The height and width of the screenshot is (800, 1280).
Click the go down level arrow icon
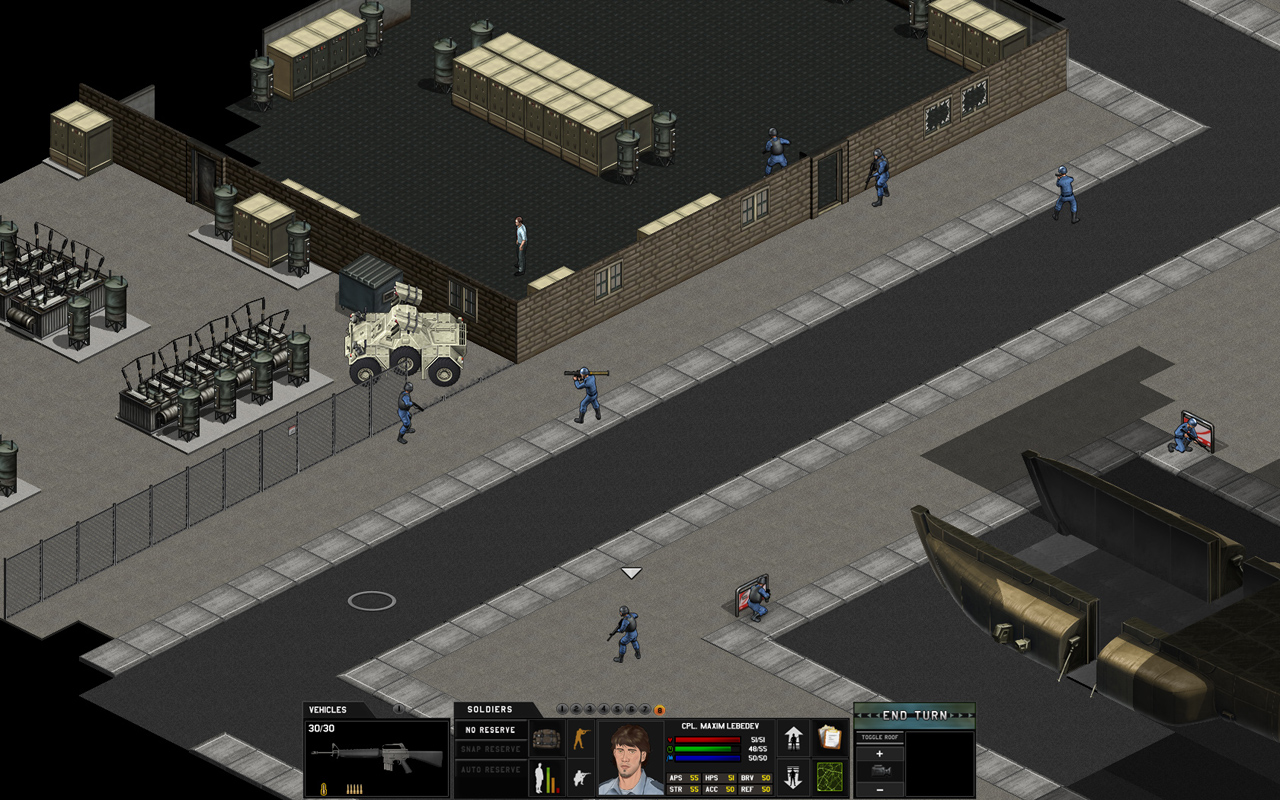pyautogui.click(x=794, y=775)
